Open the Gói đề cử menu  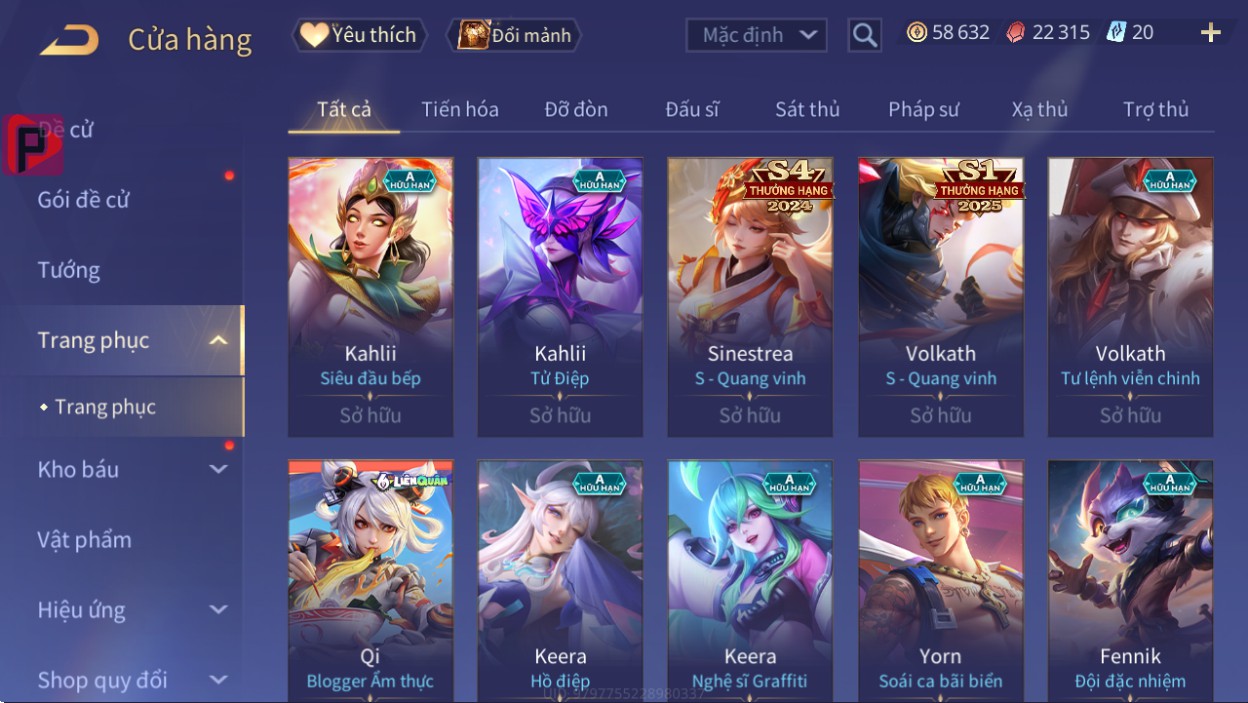pos(84,199)
